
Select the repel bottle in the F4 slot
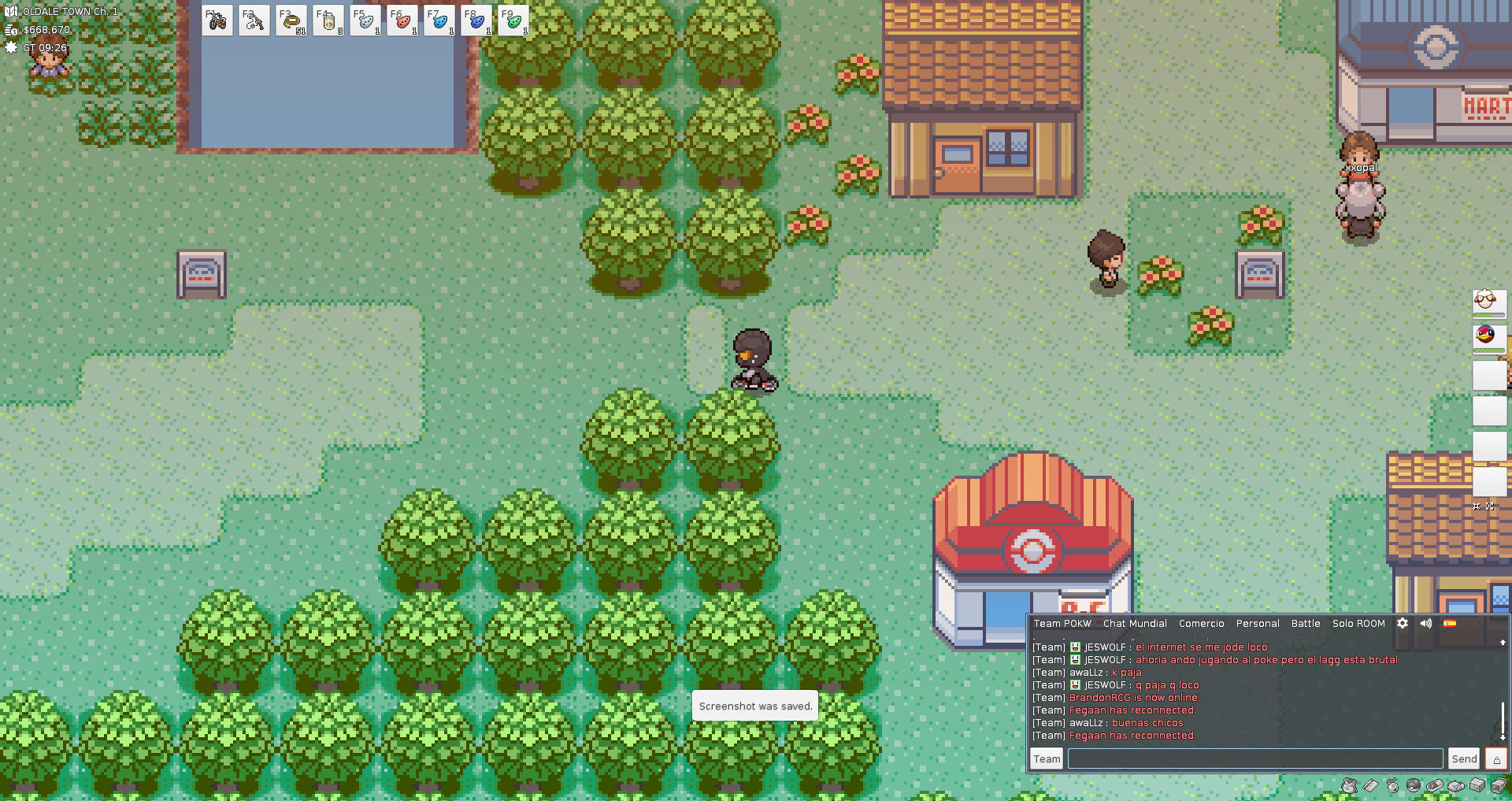328,21
